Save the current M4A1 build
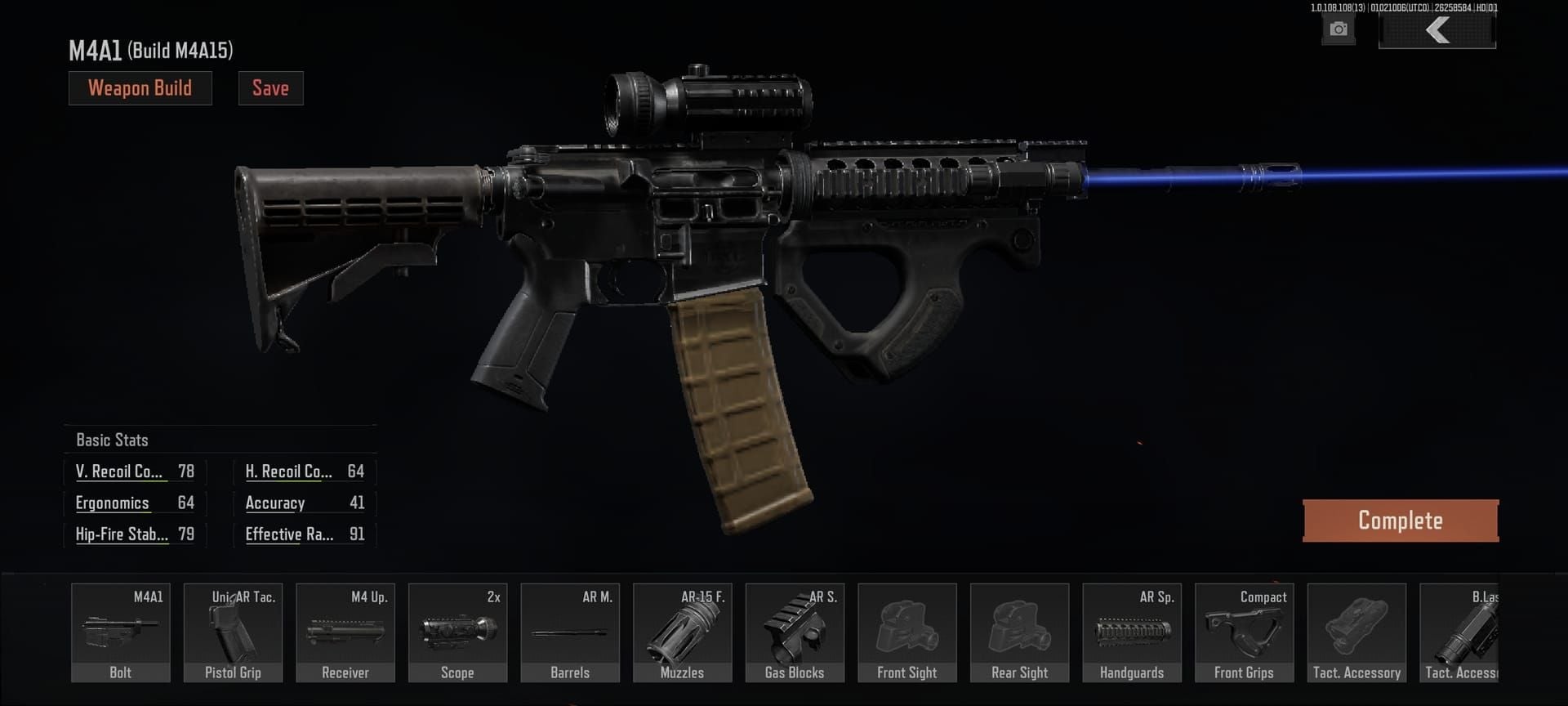The width and height of the screenshot is (1568, 706). point(270,88)
